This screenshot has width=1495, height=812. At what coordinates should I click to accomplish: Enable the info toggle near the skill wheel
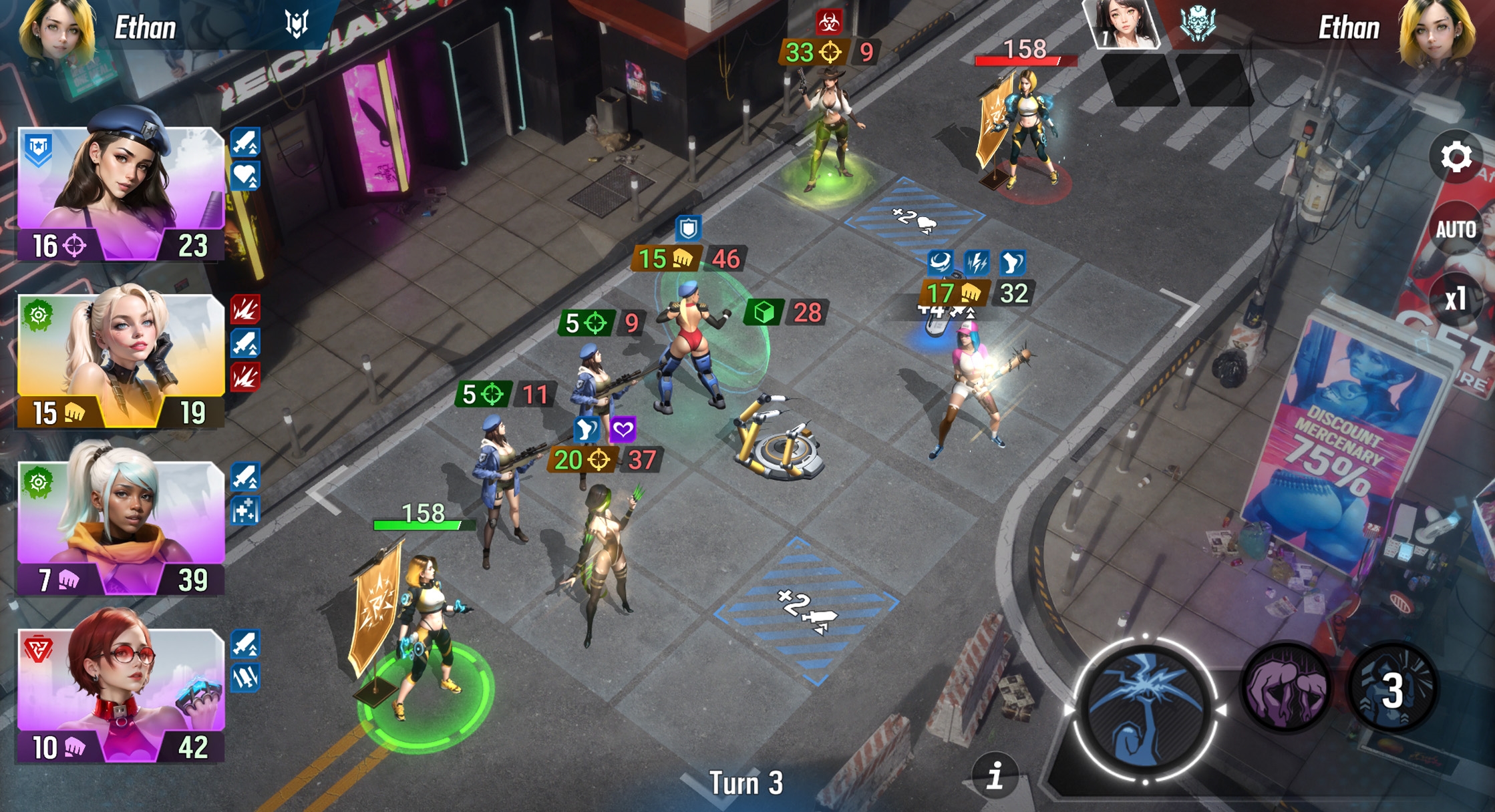click(997, 776)
